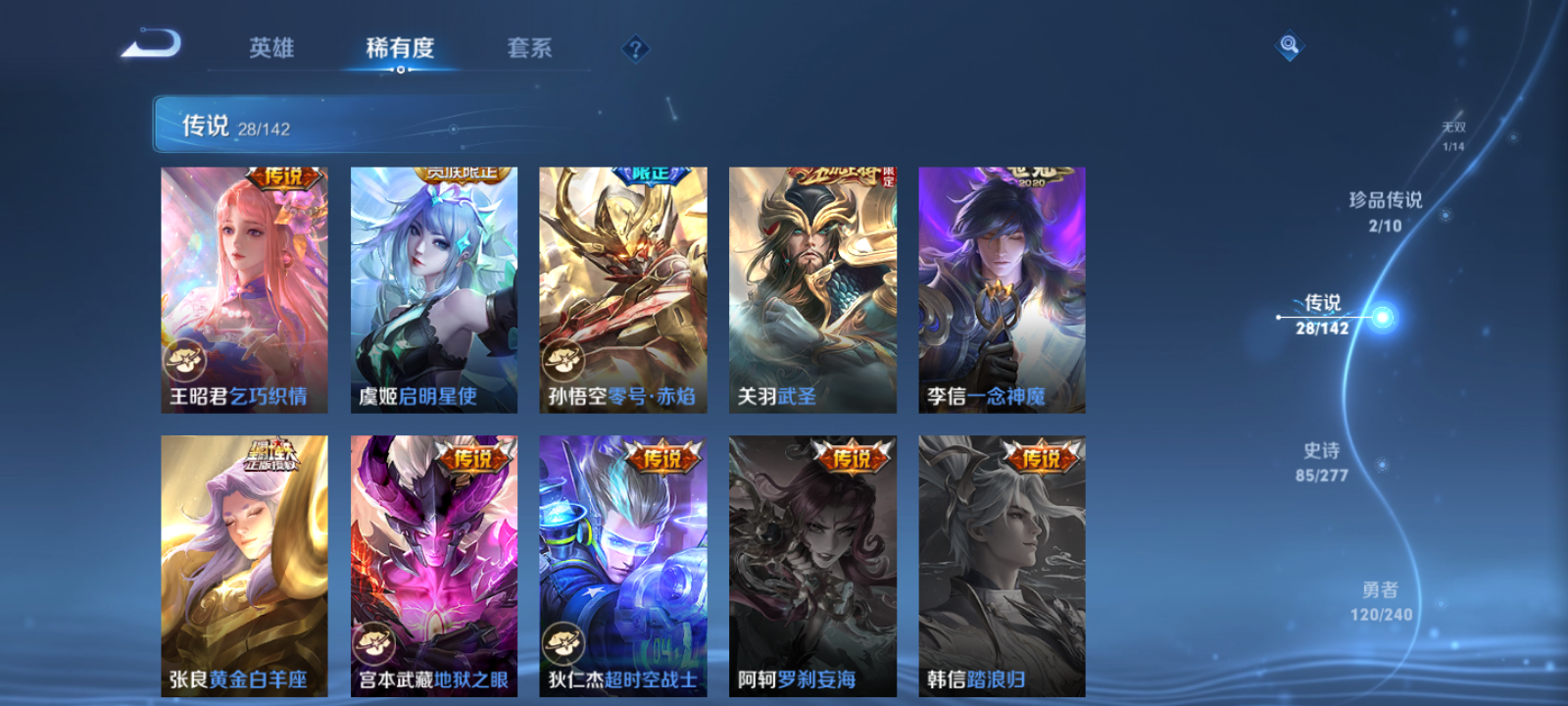Click the gift icon on 孙悟空 card
The width and height of the screenshot is (1568, 706).
point(563,359)
